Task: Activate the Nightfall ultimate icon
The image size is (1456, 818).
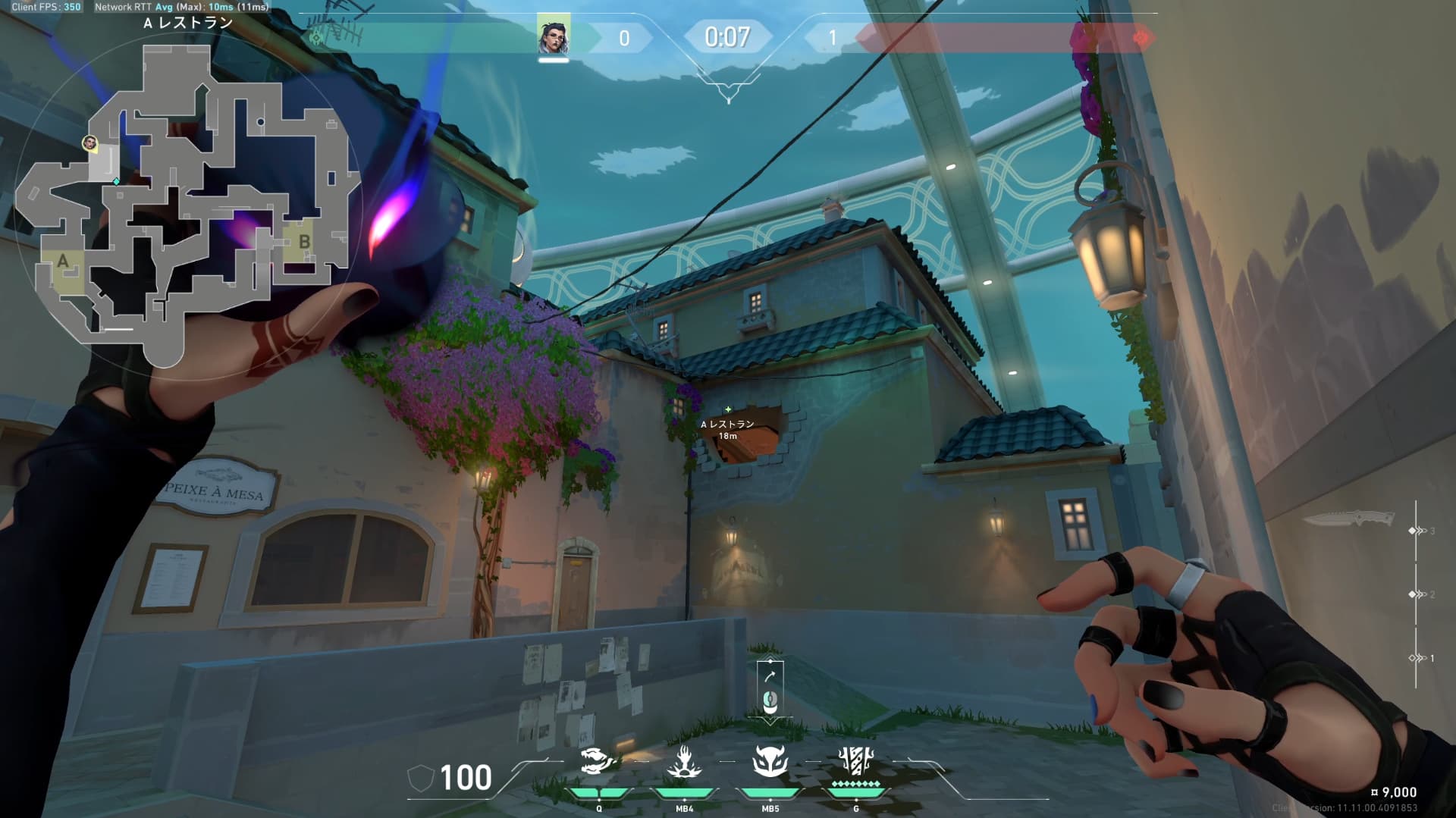Action: click(x=856, y=760)
